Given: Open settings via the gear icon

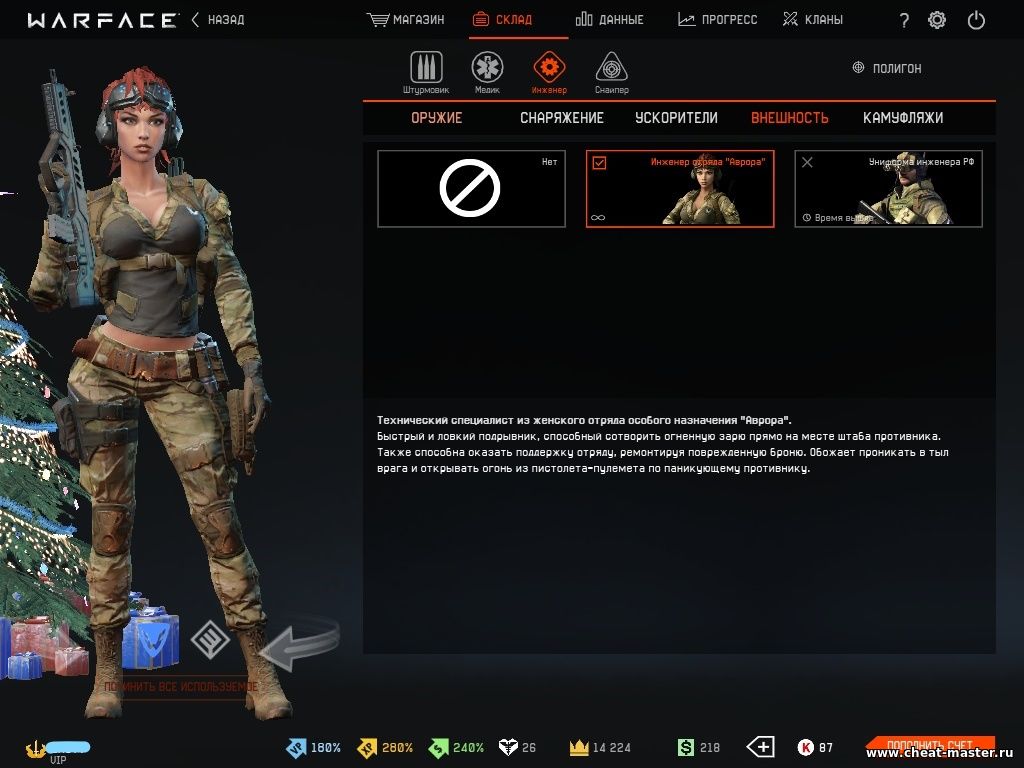Looking at the screenshot, I should [937, 20].
